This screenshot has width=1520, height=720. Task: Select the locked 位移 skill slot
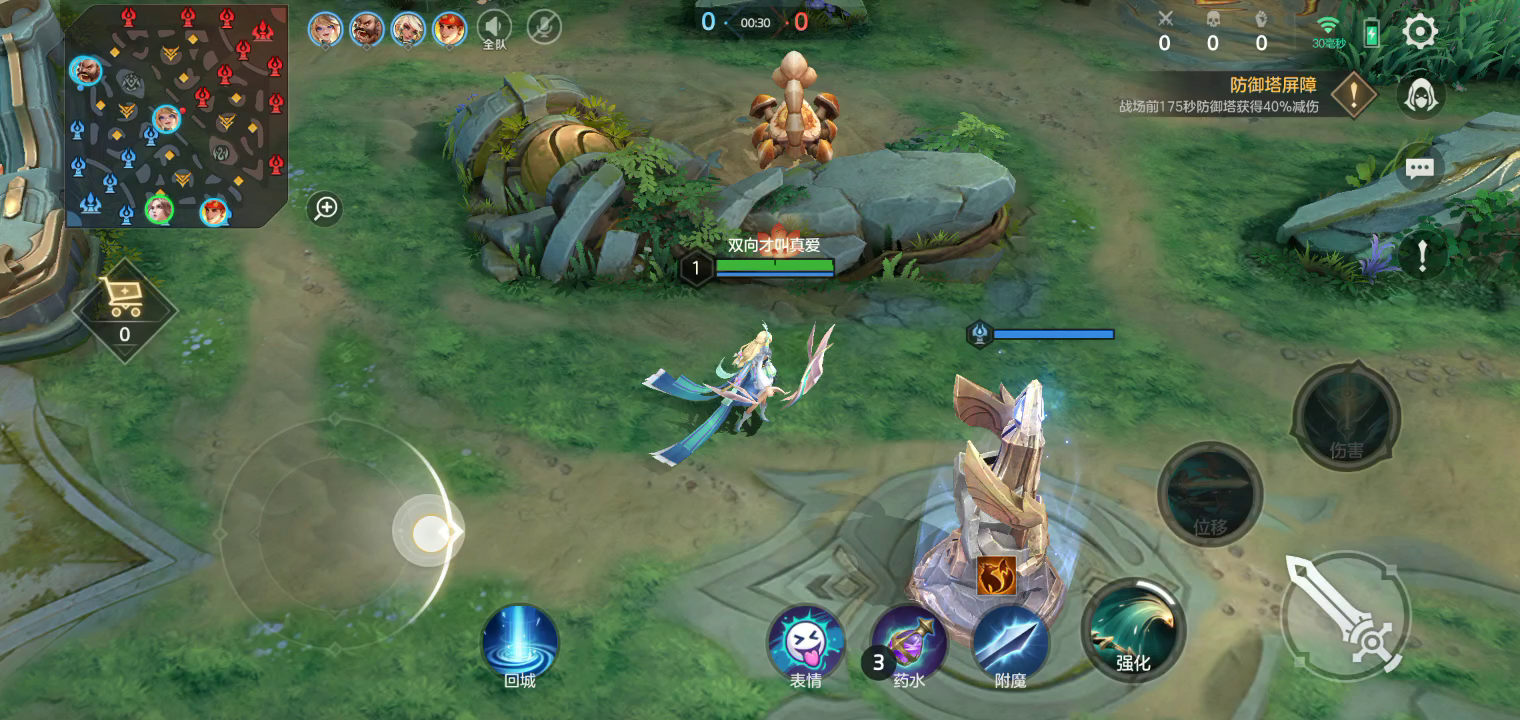(x=1210, y=495)
